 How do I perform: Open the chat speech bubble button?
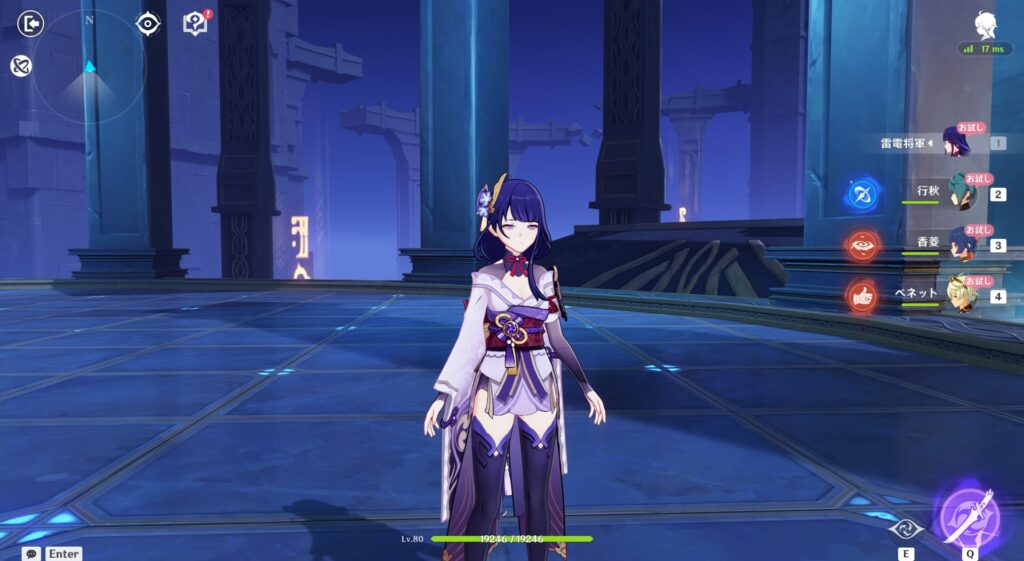[x=33, y=553]
